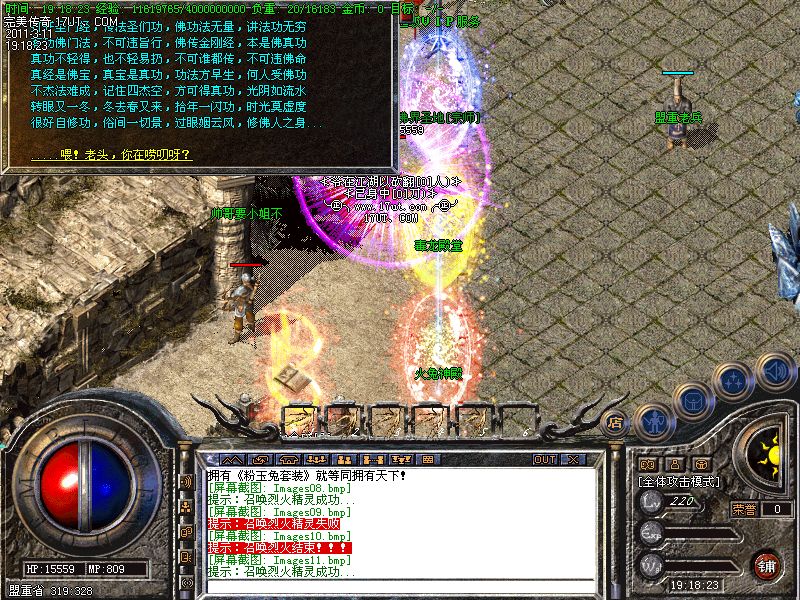Screen dimensions: 800x600
Task: Click the 荣誉 honor label
Action: tap(743, 509)
